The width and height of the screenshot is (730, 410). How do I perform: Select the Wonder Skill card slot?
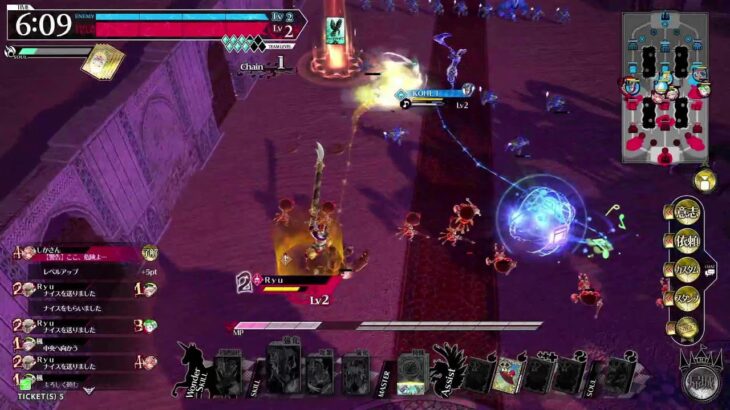click(x=228, y=373)
